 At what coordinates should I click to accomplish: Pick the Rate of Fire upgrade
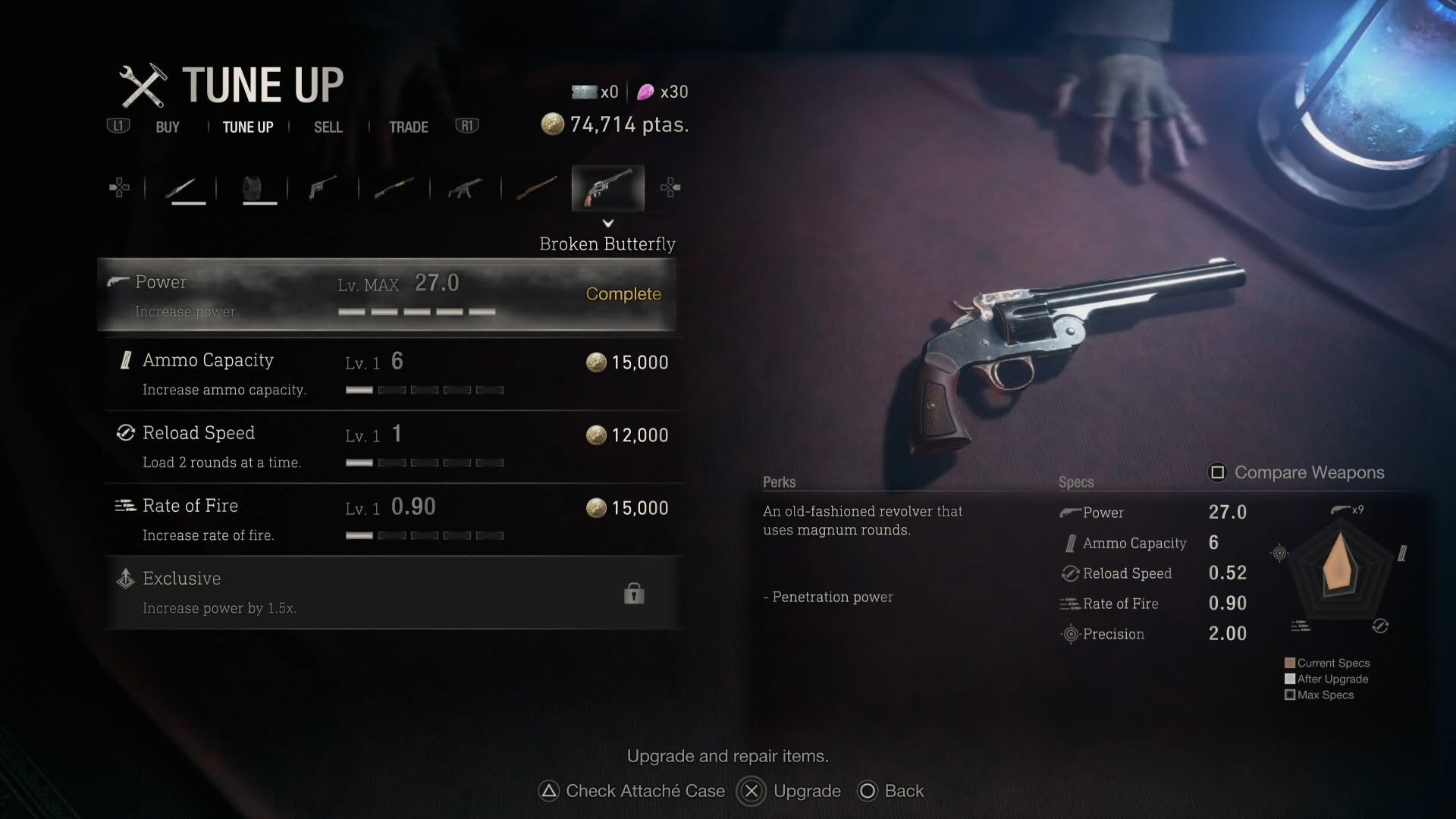[393, 519]
